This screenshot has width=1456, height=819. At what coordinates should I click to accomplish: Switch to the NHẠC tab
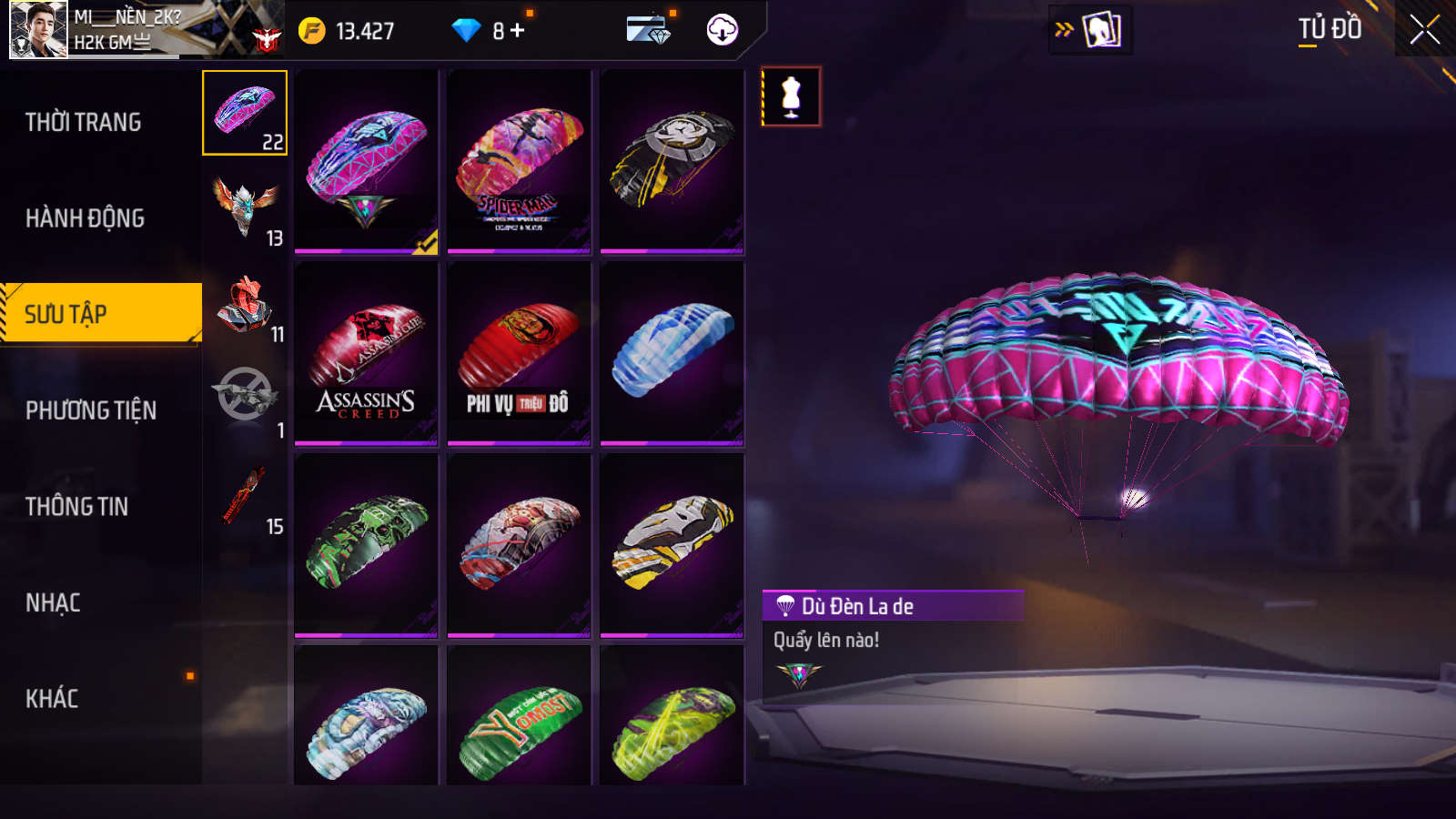point(54,602)
